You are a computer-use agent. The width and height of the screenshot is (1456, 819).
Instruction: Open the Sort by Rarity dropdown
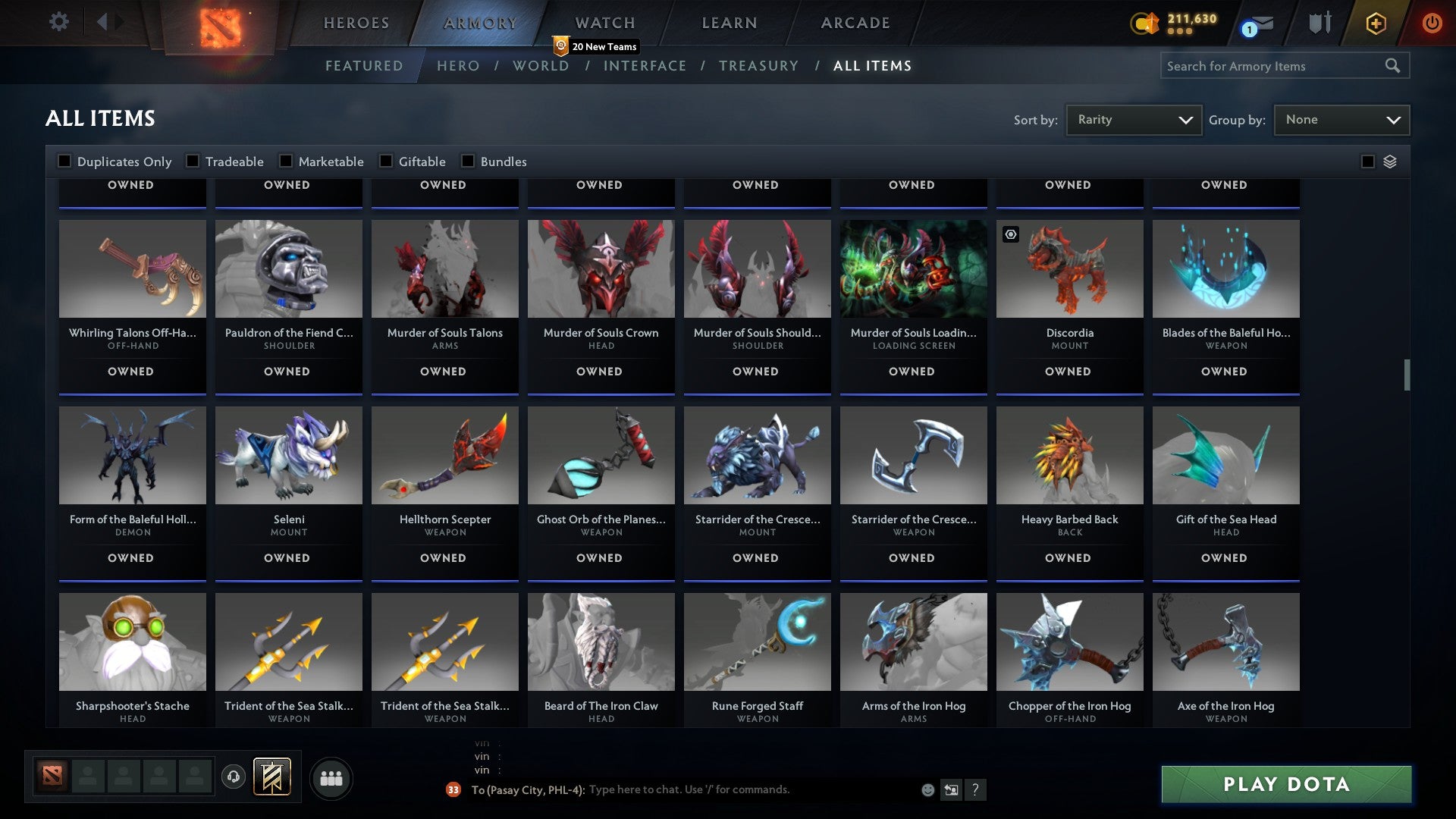[x=1133, y=119]
